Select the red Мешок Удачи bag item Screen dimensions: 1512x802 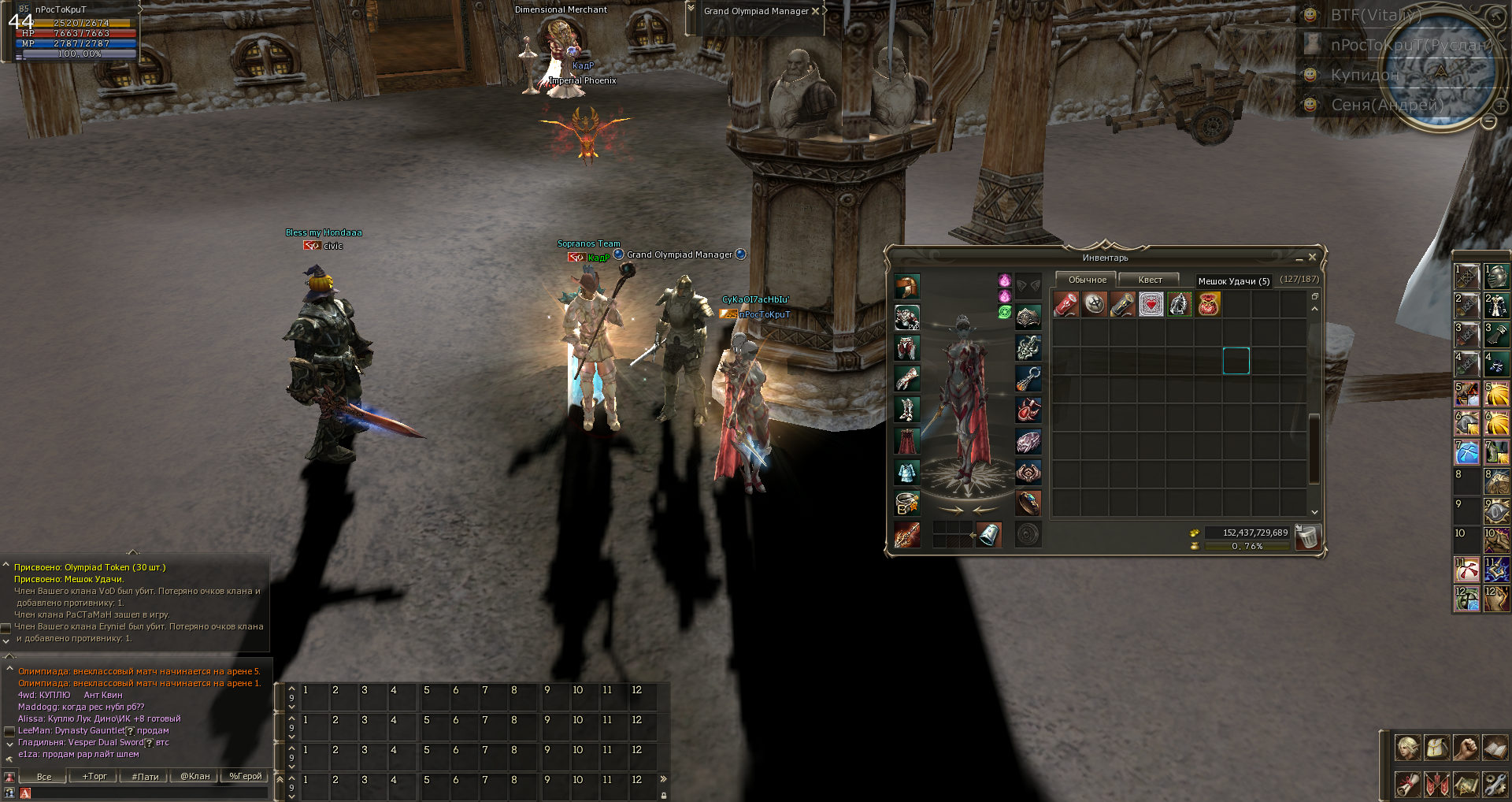click(x=1208, y=304)
